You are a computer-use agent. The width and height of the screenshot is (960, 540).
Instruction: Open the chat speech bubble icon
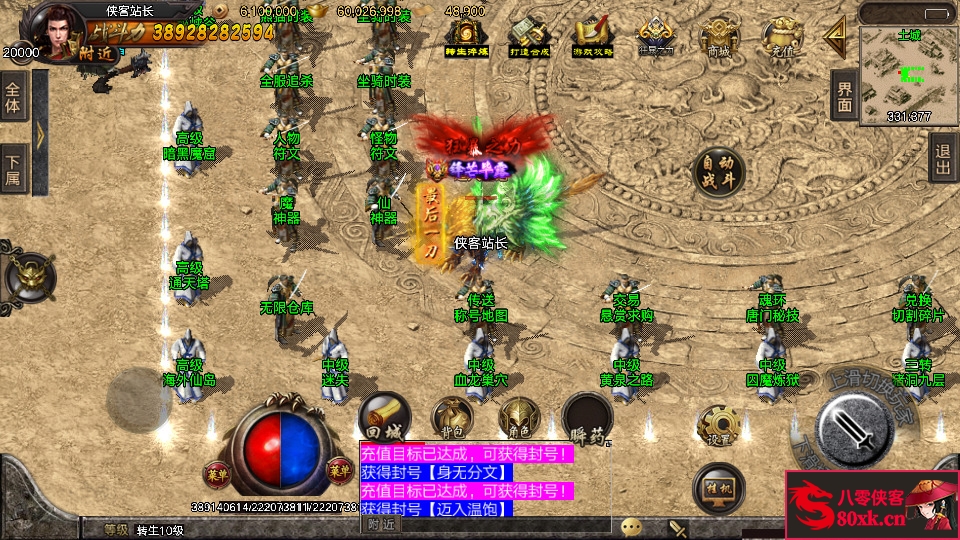(x=631, y=527)
